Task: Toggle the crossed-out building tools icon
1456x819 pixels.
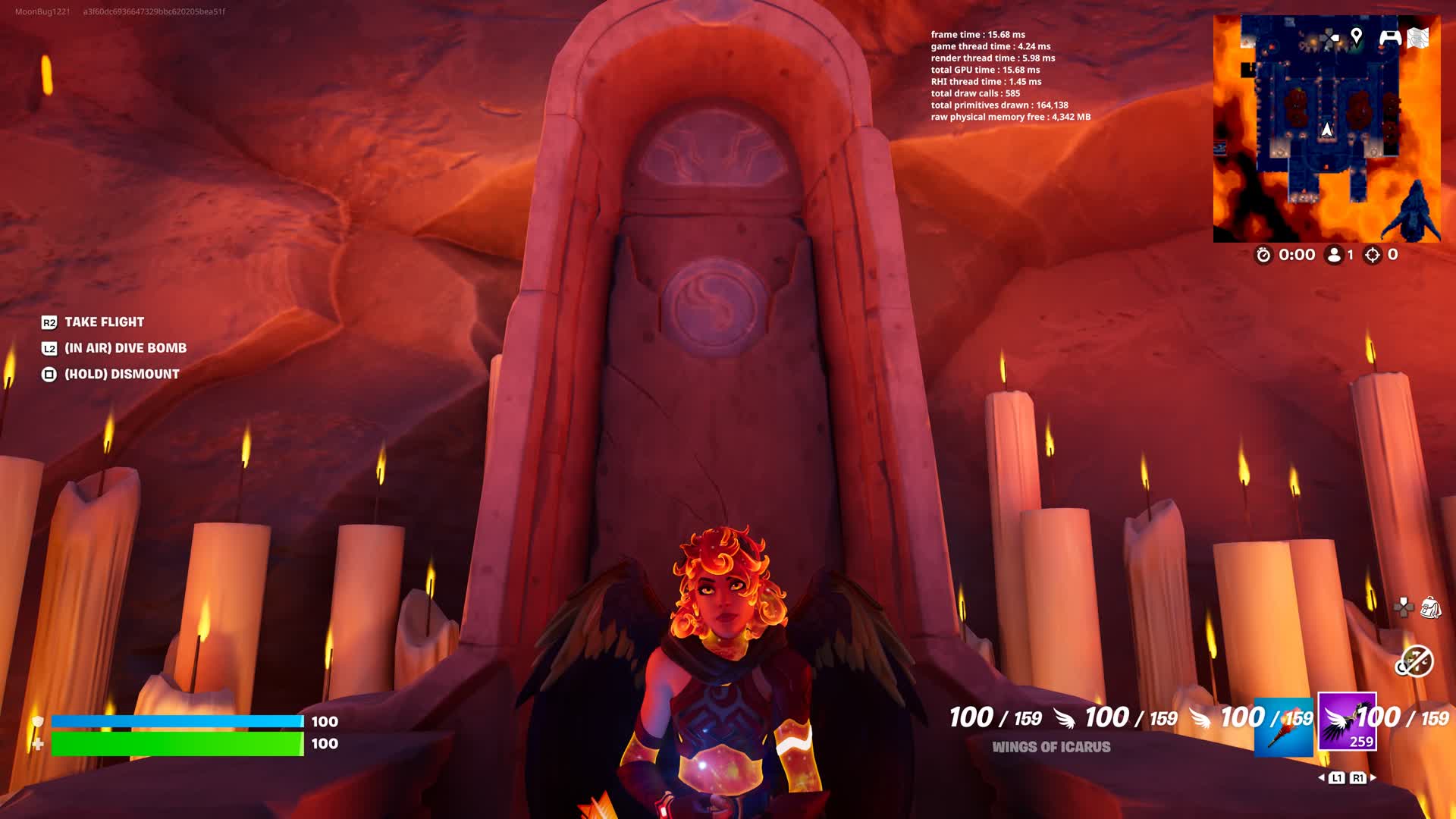Action: coord(1414,661)
